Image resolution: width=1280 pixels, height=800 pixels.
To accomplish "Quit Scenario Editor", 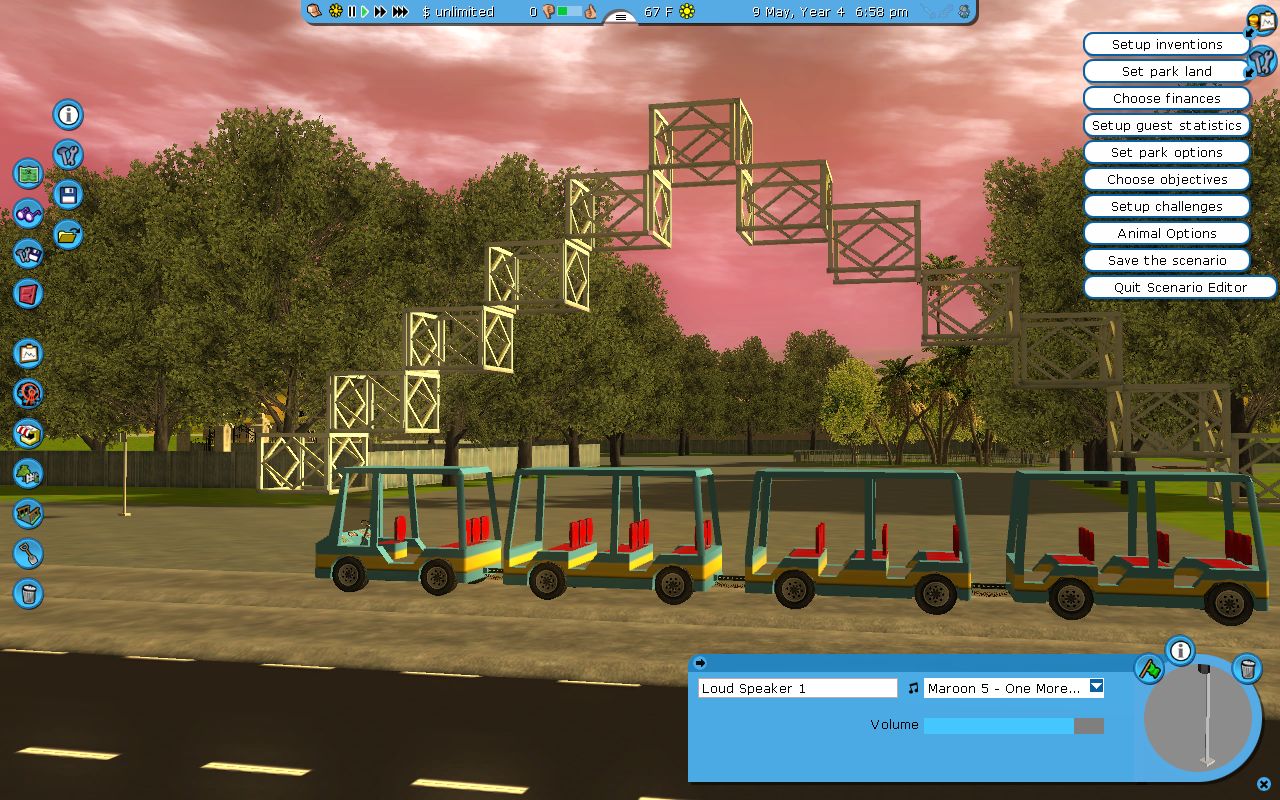I will click(1180, 288).
